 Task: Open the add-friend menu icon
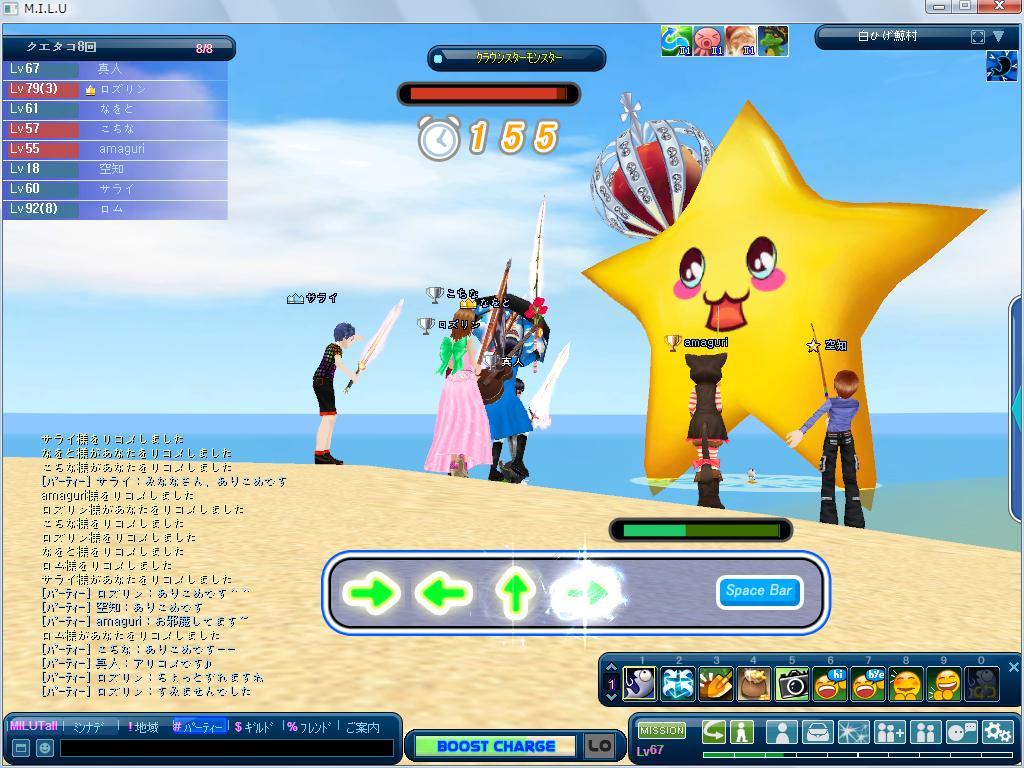pos(889,732)
